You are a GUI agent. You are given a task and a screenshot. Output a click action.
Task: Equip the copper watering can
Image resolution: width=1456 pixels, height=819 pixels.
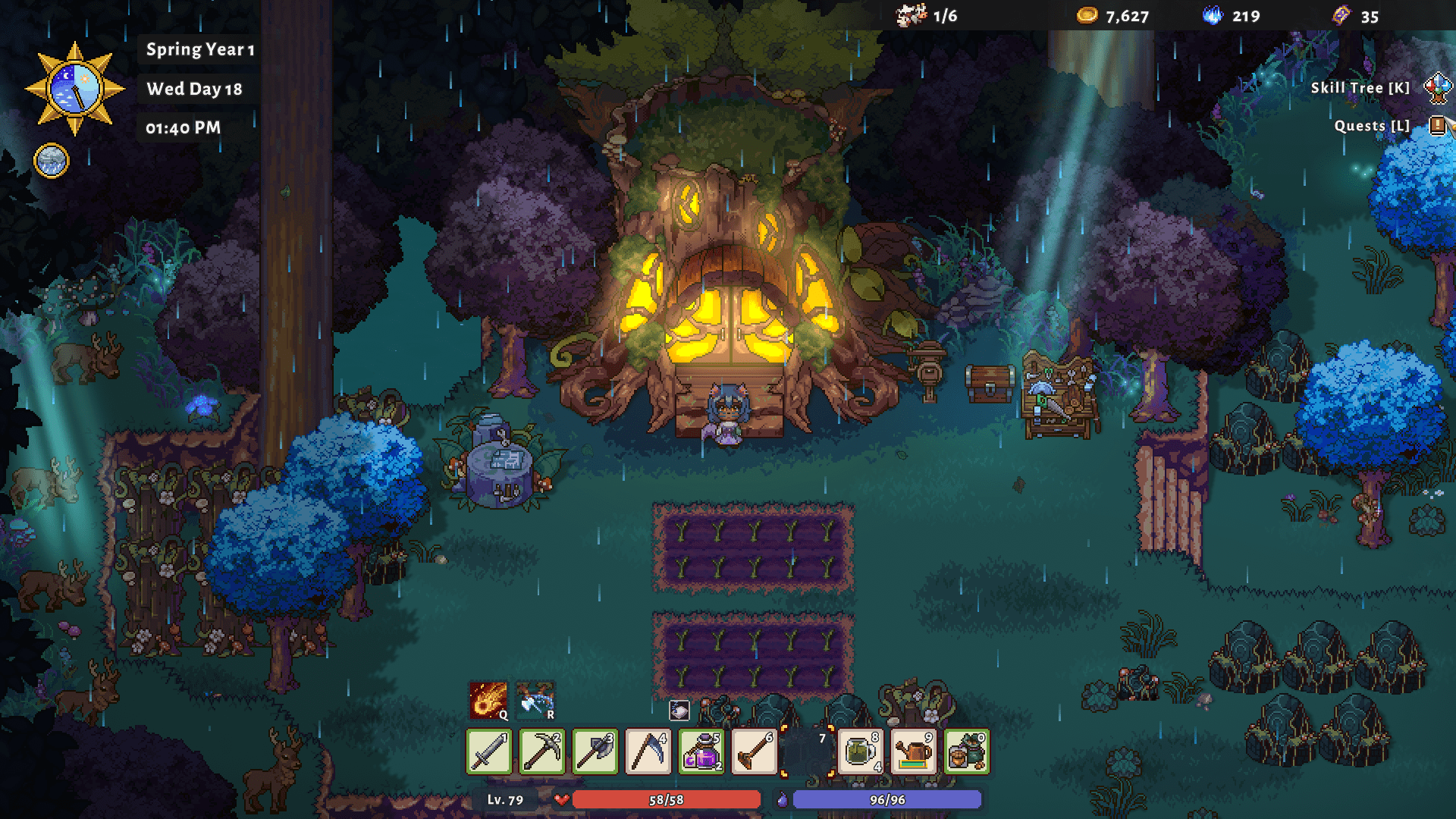pos(914,752)
